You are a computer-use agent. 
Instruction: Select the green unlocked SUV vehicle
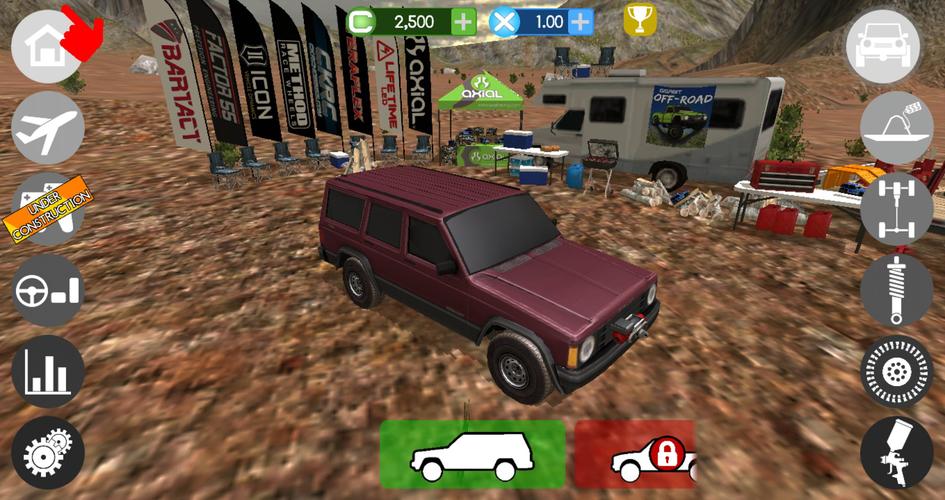[x=472, y=454]
